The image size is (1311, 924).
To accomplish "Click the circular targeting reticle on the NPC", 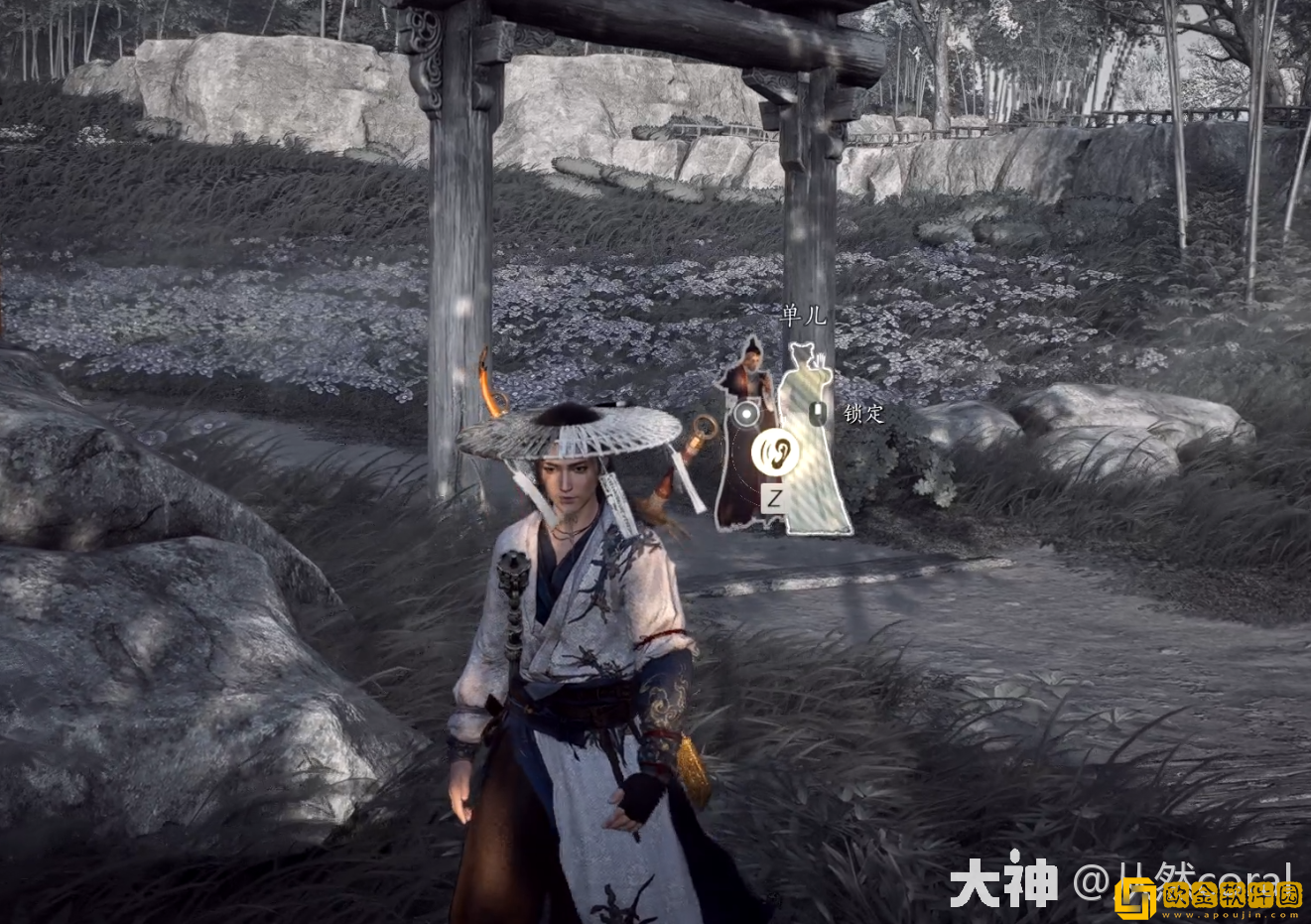I will click(745, 414).
